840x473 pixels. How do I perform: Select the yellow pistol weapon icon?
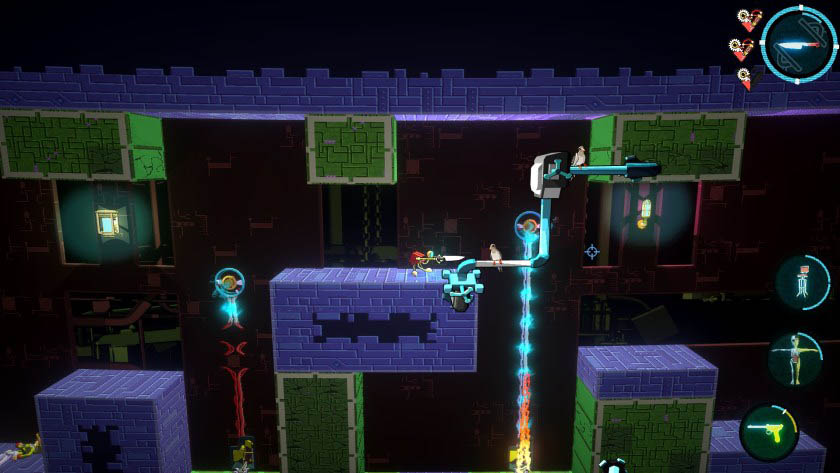click(x=769, y=433)
